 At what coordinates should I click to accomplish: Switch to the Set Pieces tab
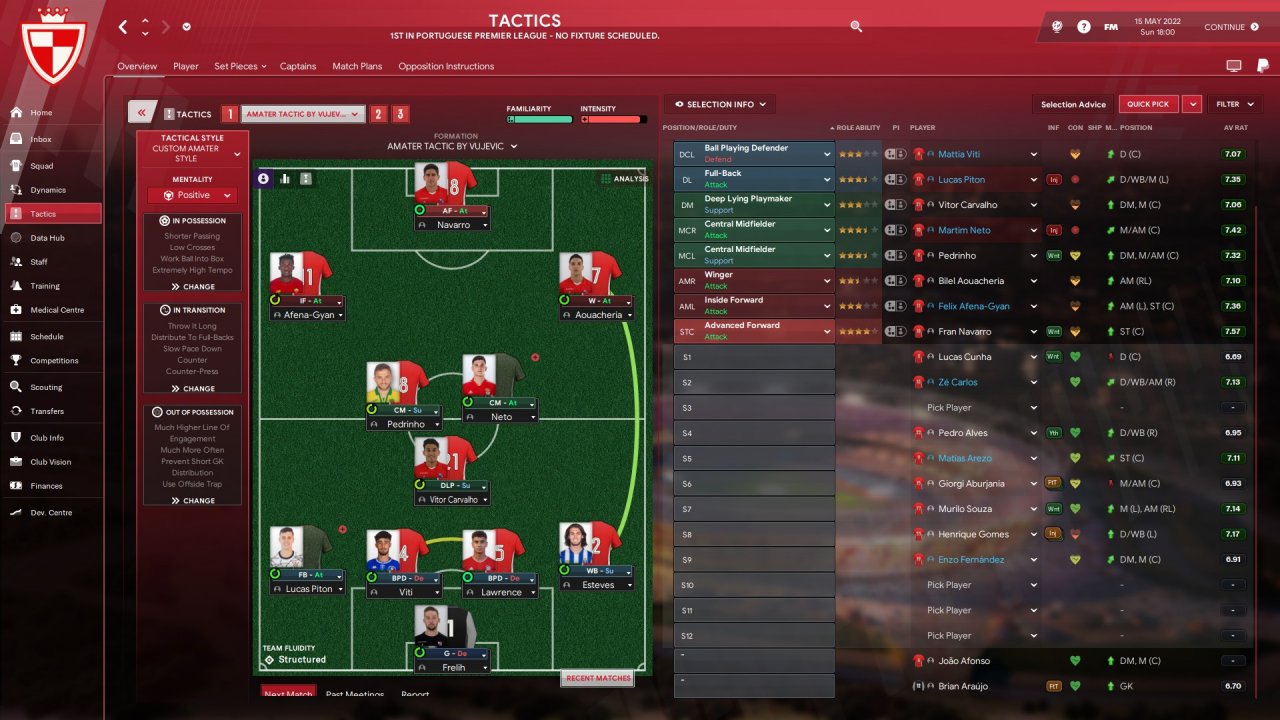click(x=239, y=66)
